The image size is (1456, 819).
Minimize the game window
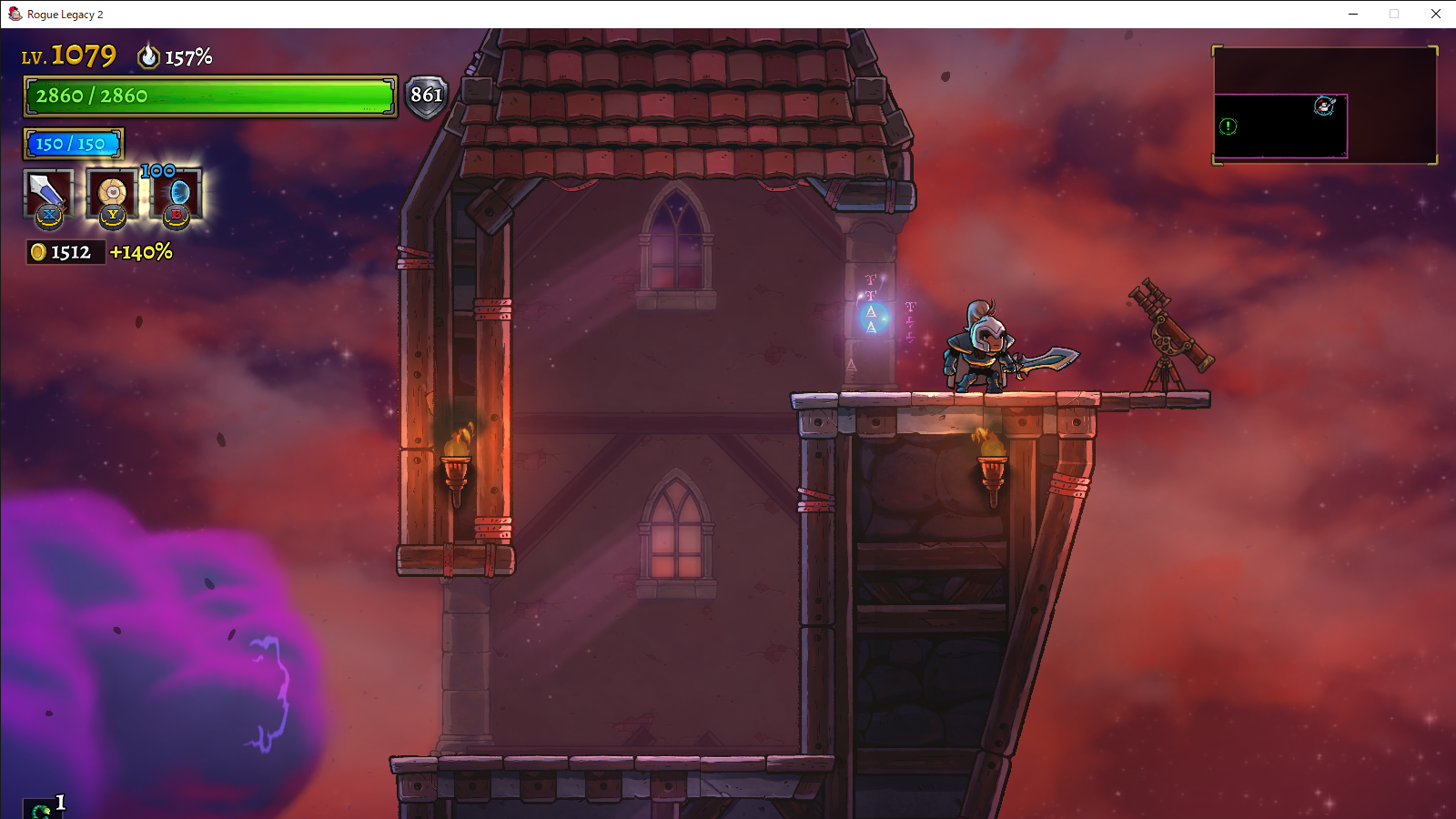pos(1353,14)
